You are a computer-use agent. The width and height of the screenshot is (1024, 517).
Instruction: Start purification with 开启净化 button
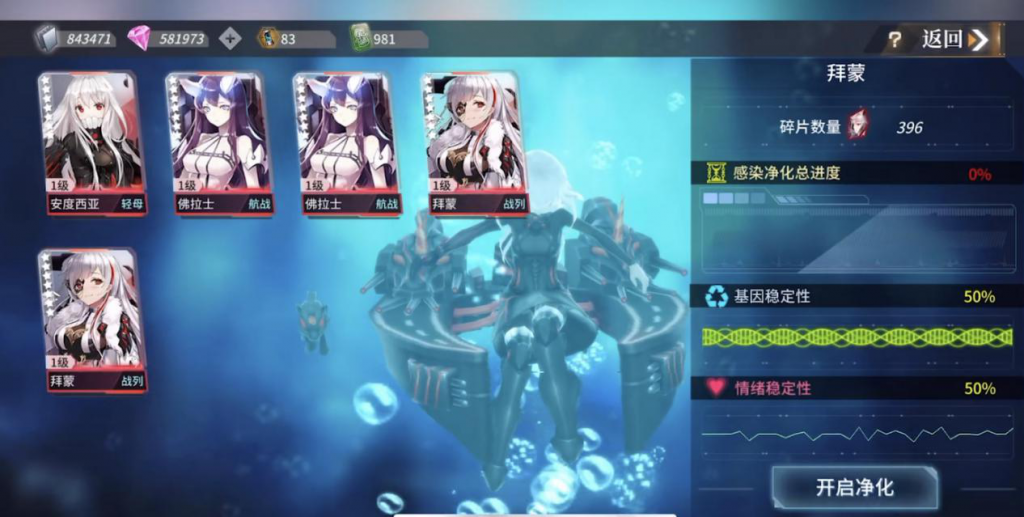[x=854, y=488]
